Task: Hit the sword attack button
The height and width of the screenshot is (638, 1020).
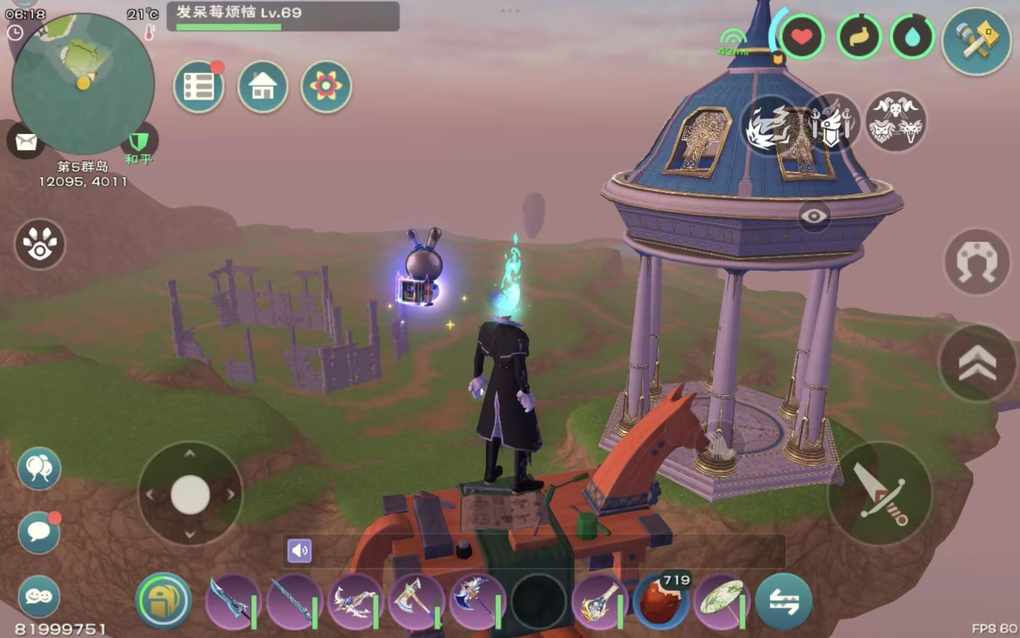Action: [879, 493]
